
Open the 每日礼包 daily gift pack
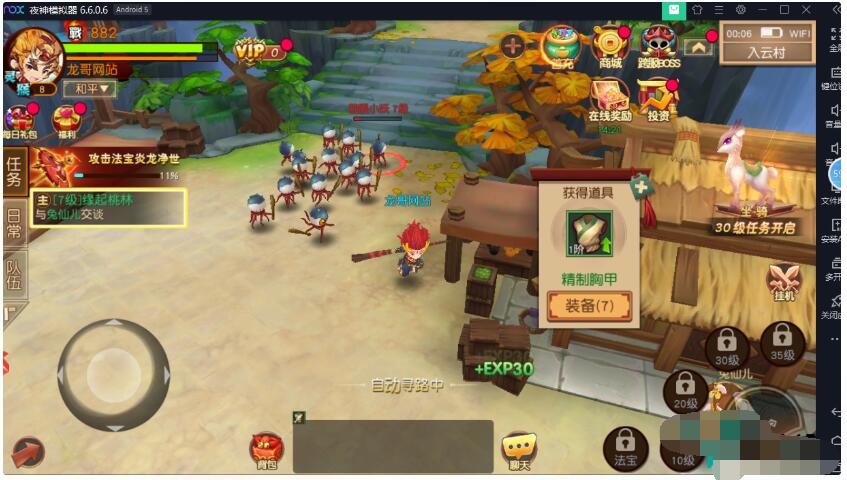click(20, 121)
